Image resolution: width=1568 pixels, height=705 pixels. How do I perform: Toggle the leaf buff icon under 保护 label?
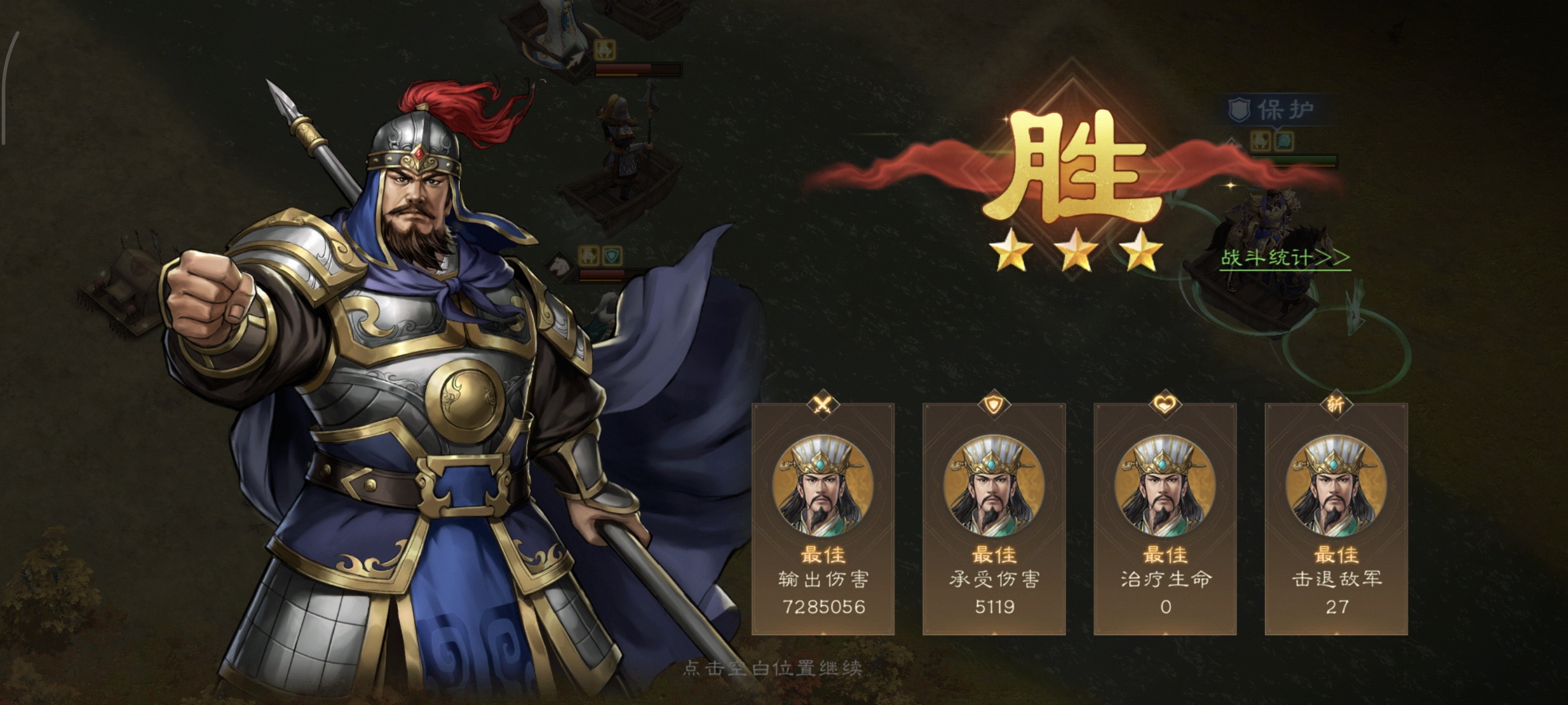(x=1284, y=142)
